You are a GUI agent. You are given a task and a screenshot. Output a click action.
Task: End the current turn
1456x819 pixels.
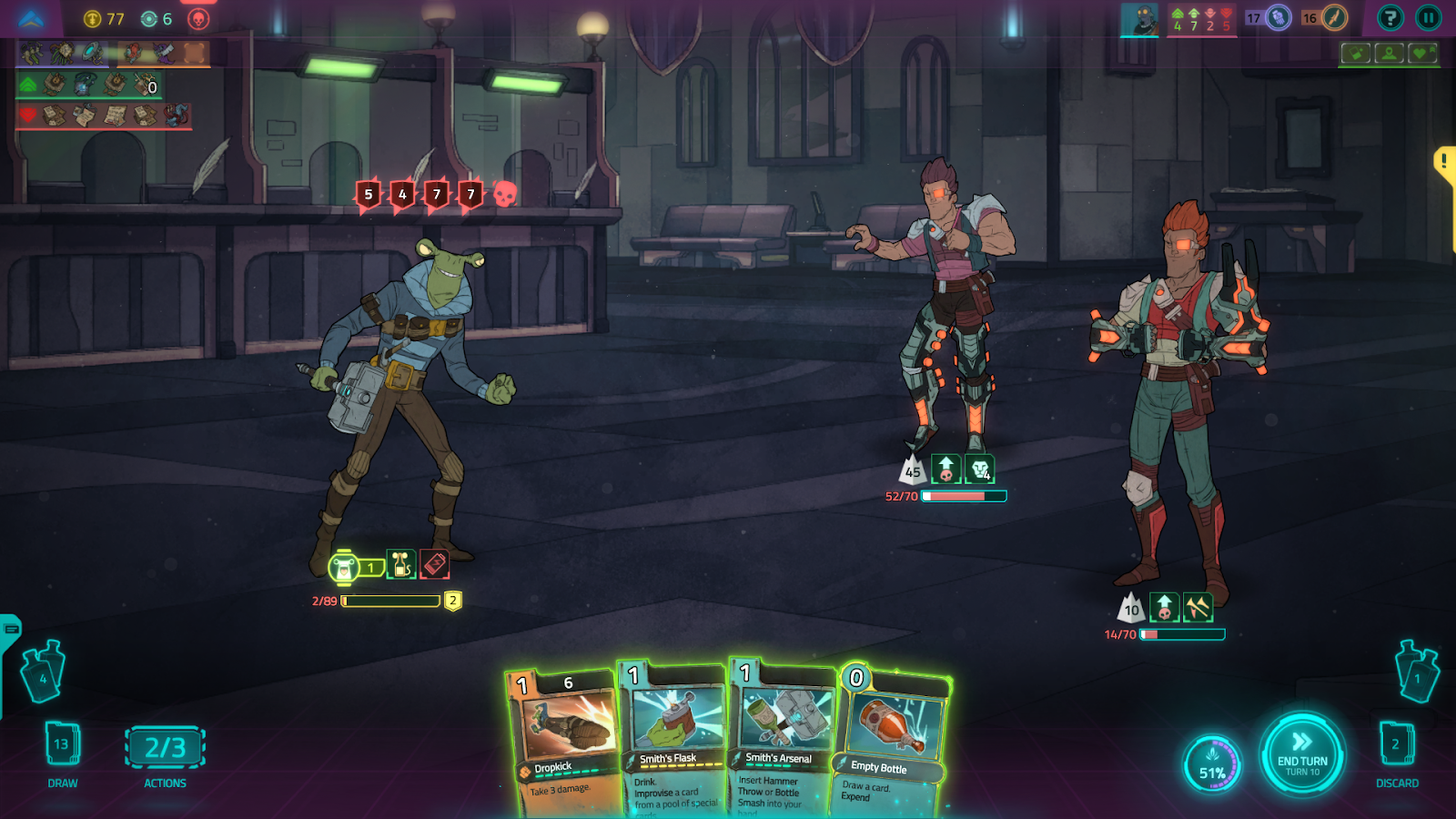[1302, 754]
